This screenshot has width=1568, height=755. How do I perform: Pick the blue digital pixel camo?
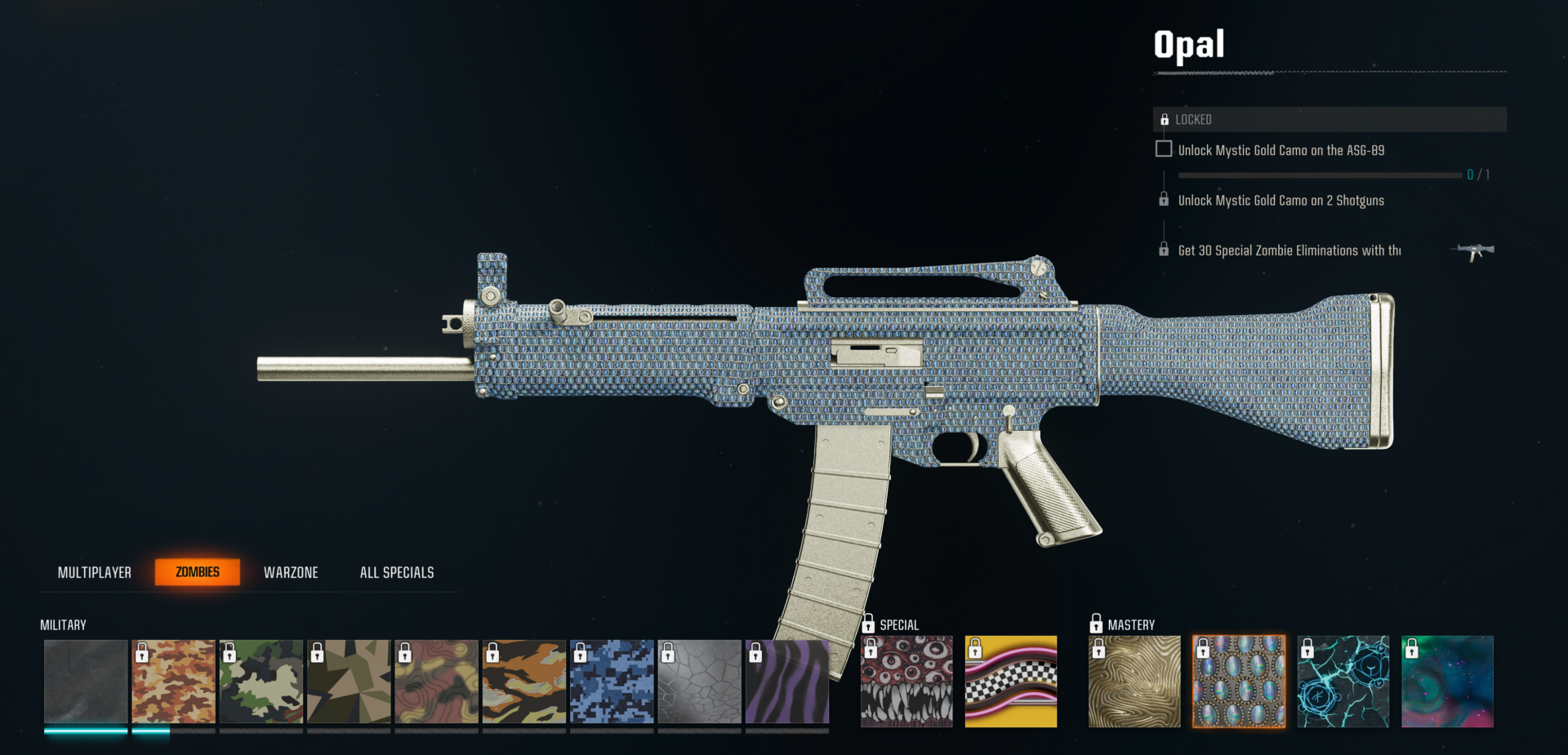pos(612,682)
